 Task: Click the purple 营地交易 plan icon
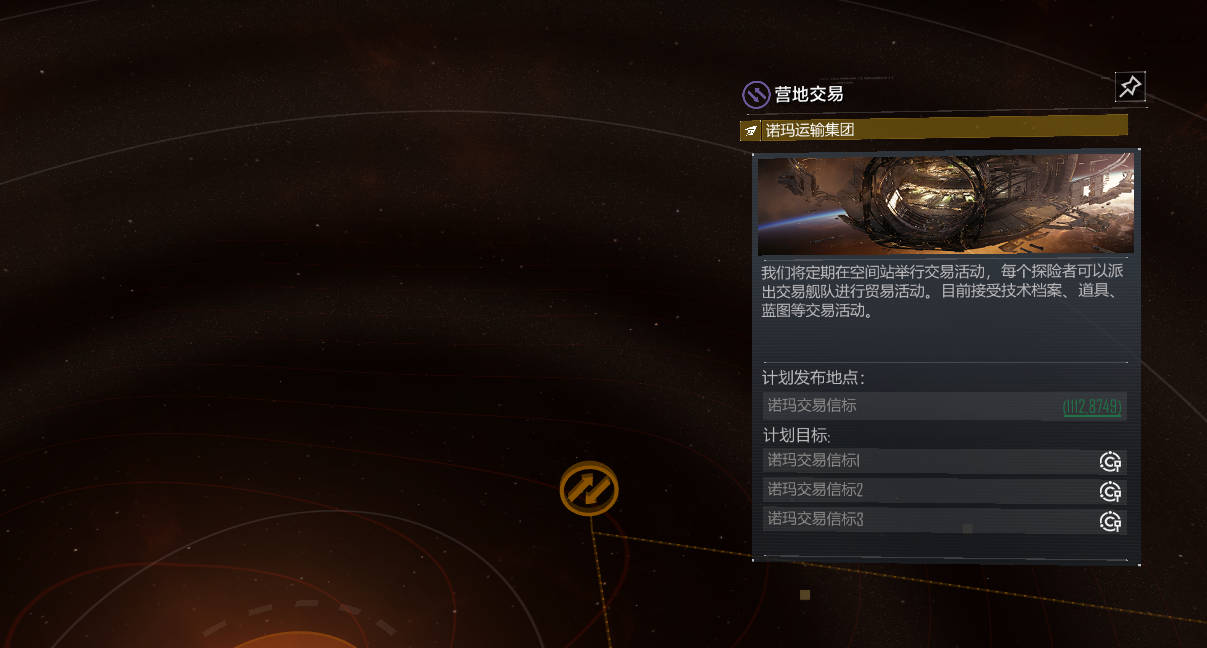[755, 95]
